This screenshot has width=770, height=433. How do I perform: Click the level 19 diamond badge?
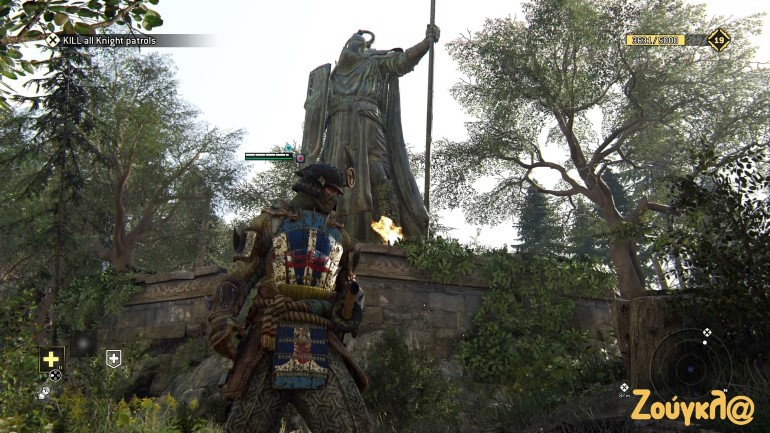point(718,40)
